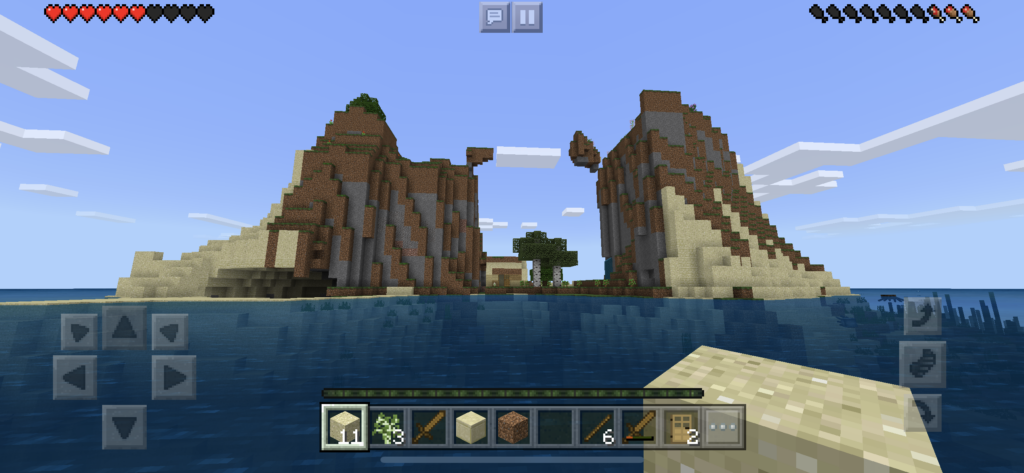This screenshot has height=473, width=1024.
Task: Tap the strafe right arrow
Action: (173, 377)
